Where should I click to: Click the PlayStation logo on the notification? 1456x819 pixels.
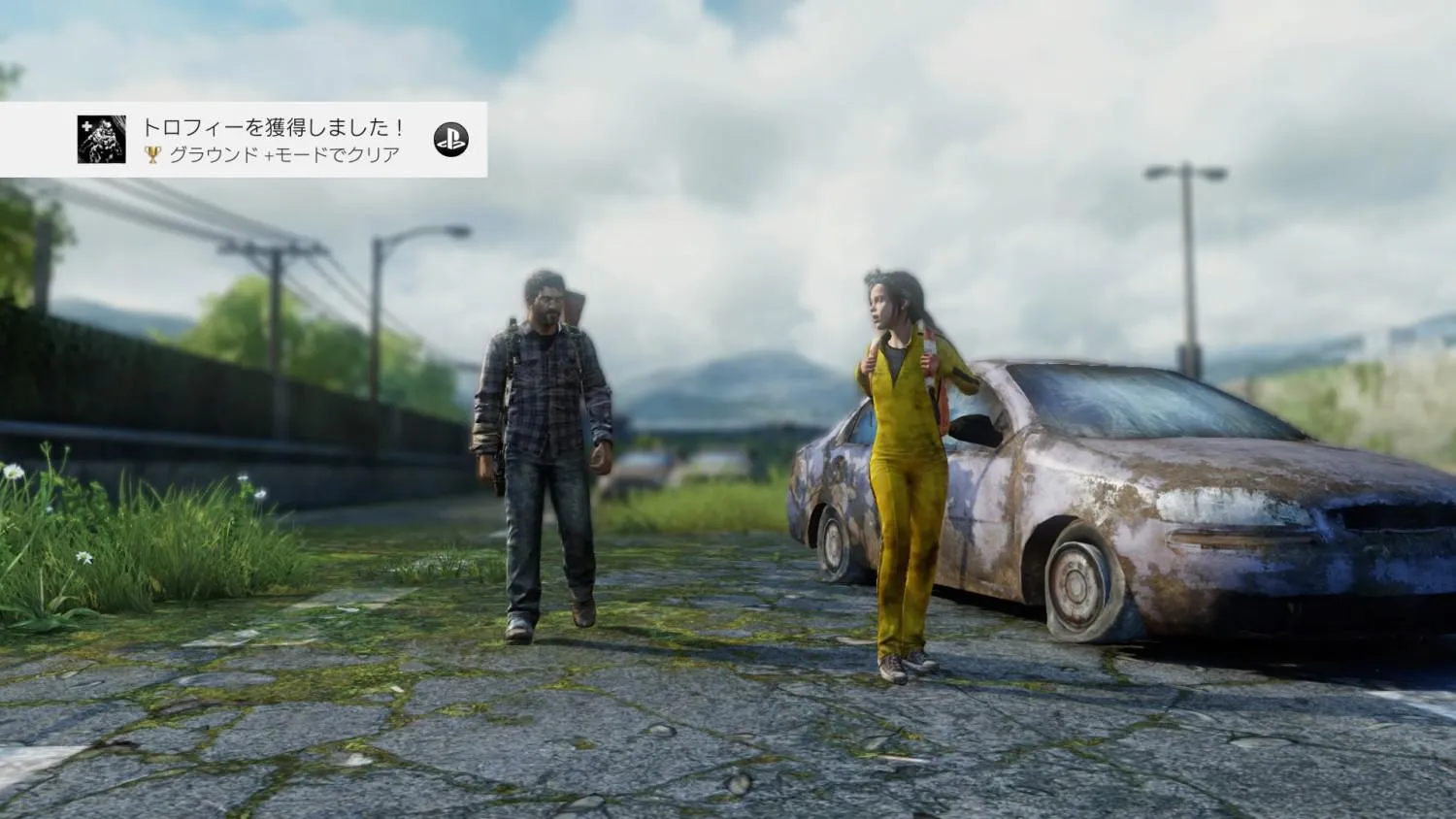pos(450,140)
